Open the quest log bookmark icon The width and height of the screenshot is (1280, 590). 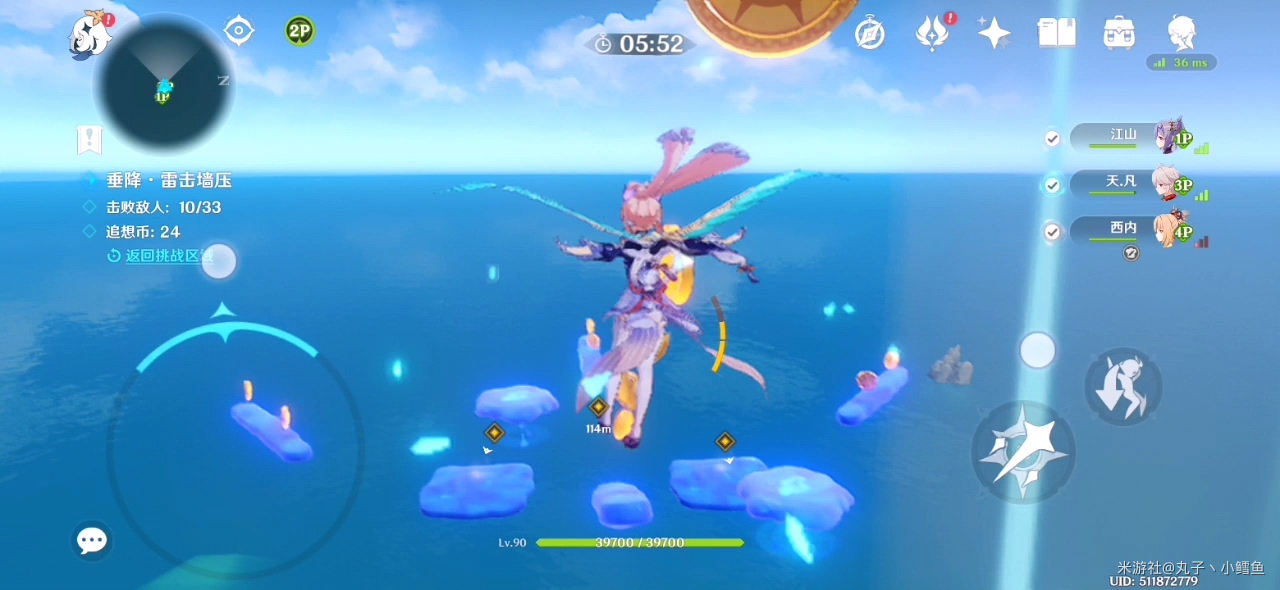[90, 140]
